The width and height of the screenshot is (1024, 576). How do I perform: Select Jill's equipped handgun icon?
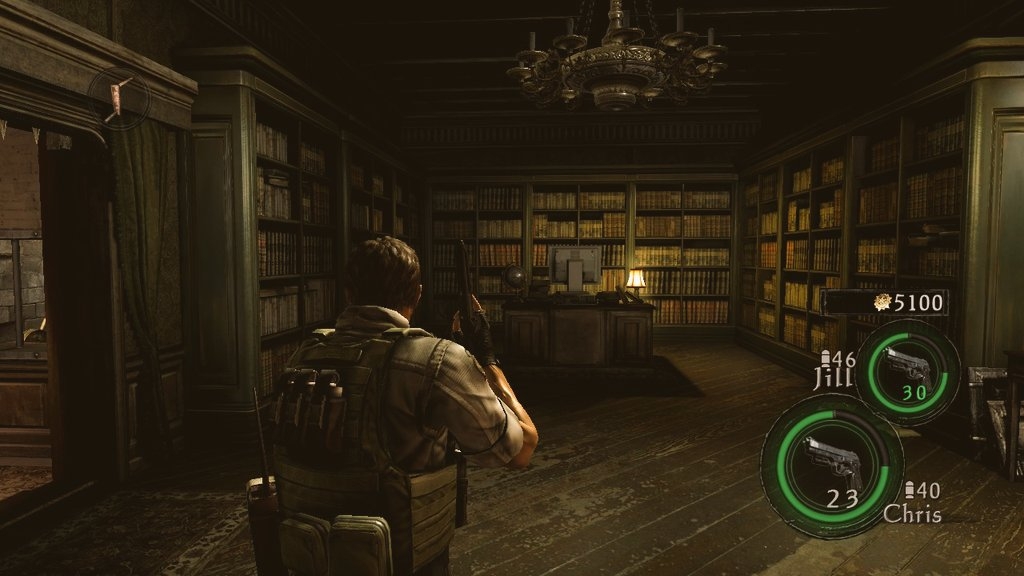tap(907, 367)
